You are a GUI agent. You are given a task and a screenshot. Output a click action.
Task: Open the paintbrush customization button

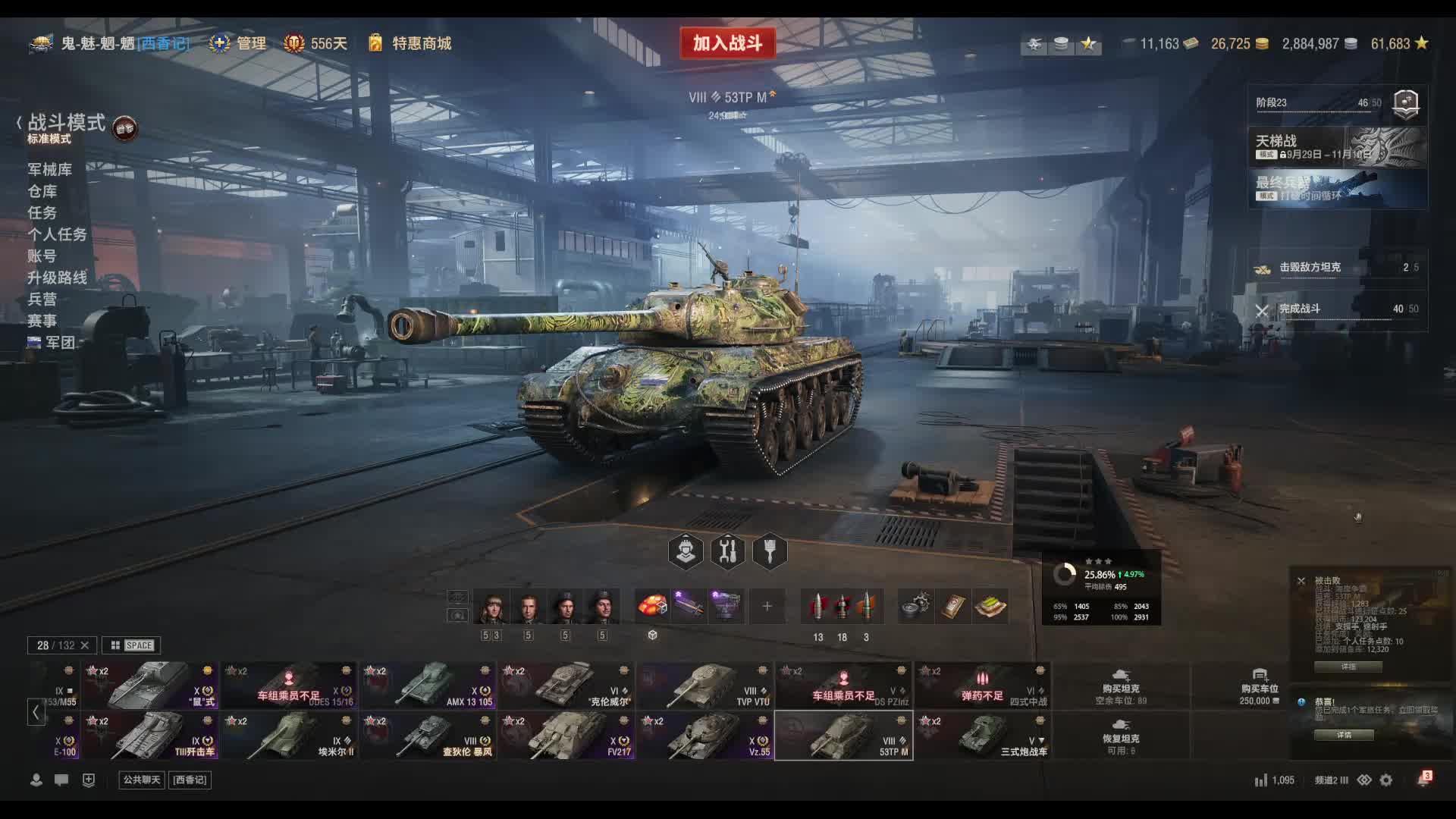(x=770, y=551)
